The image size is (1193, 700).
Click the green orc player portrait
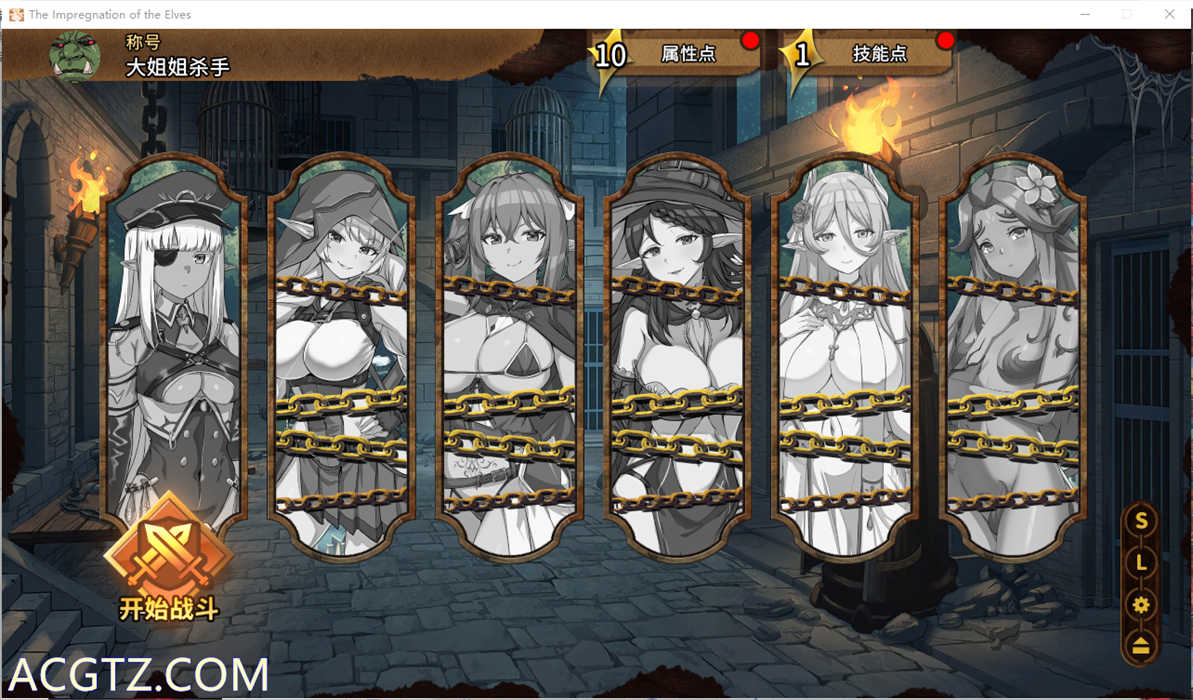click(x=74, y=55)
